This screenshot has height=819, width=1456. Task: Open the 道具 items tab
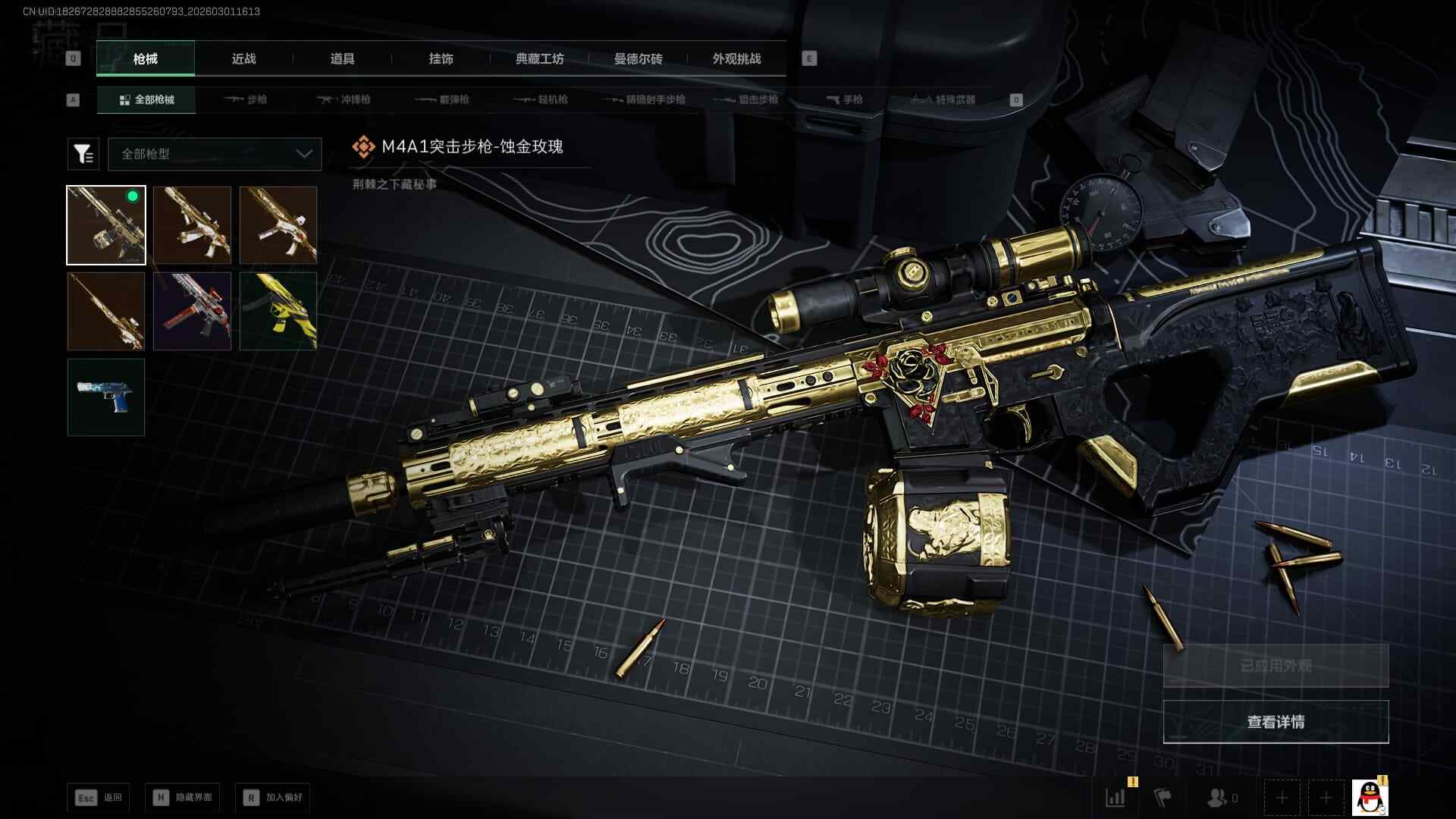click(x=342, y=59)
